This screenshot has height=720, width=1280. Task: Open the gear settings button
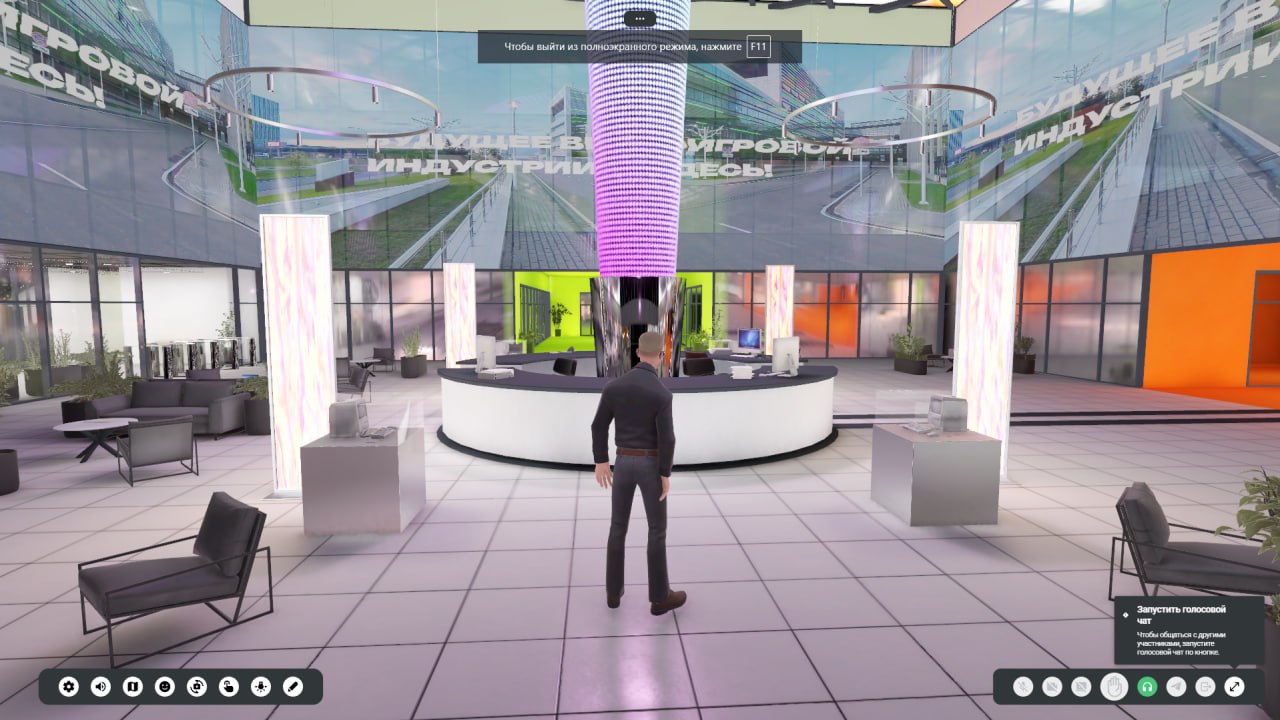(69, 687)
